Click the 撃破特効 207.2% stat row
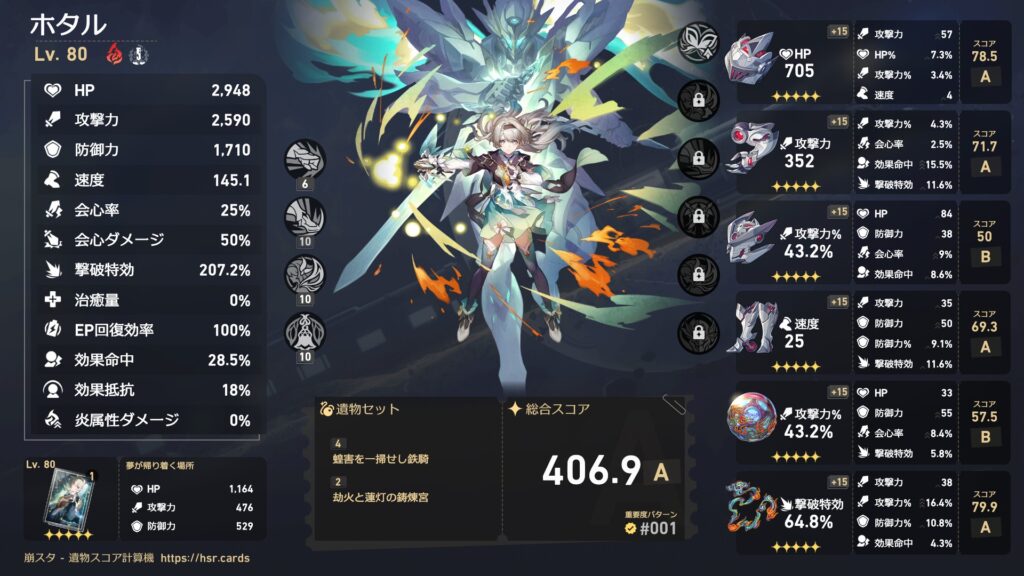This screenshot has height=576, width=1024. click(144, 270)
